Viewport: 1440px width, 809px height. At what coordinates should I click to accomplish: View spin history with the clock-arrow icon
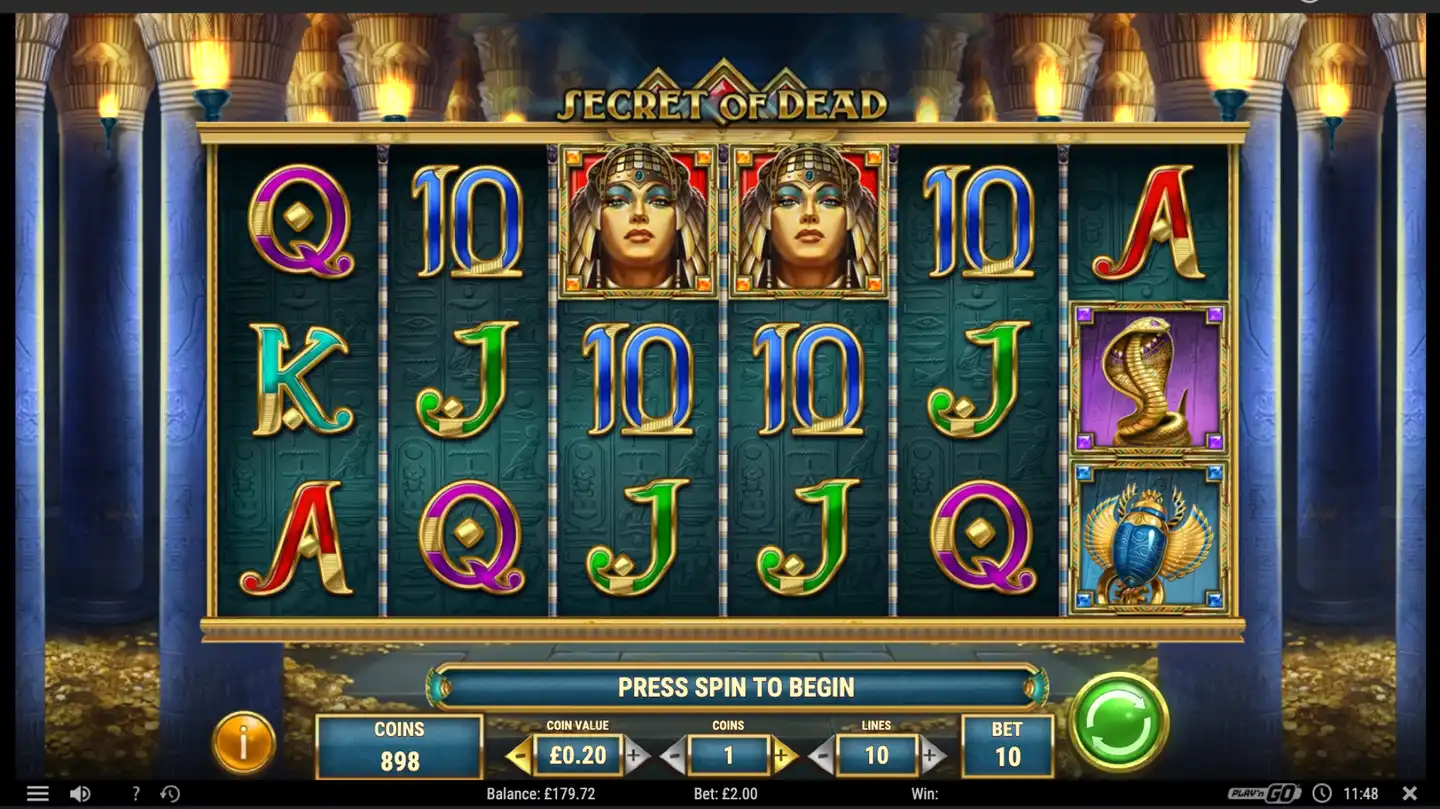point(170,793)
